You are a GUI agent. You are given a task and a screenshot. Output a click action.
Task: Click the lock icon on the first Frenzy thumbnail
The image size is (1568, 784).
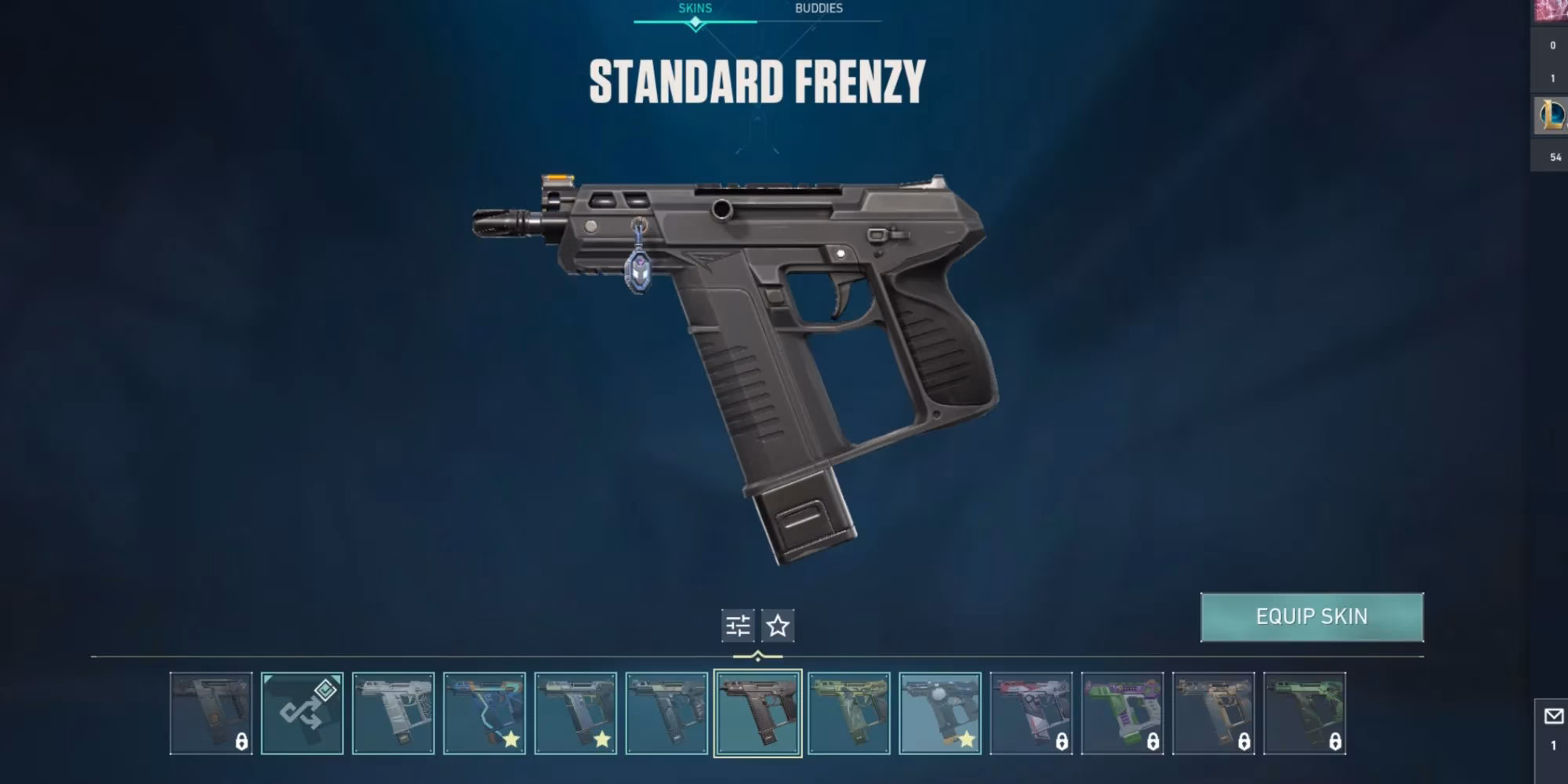[x=241, y=742]
